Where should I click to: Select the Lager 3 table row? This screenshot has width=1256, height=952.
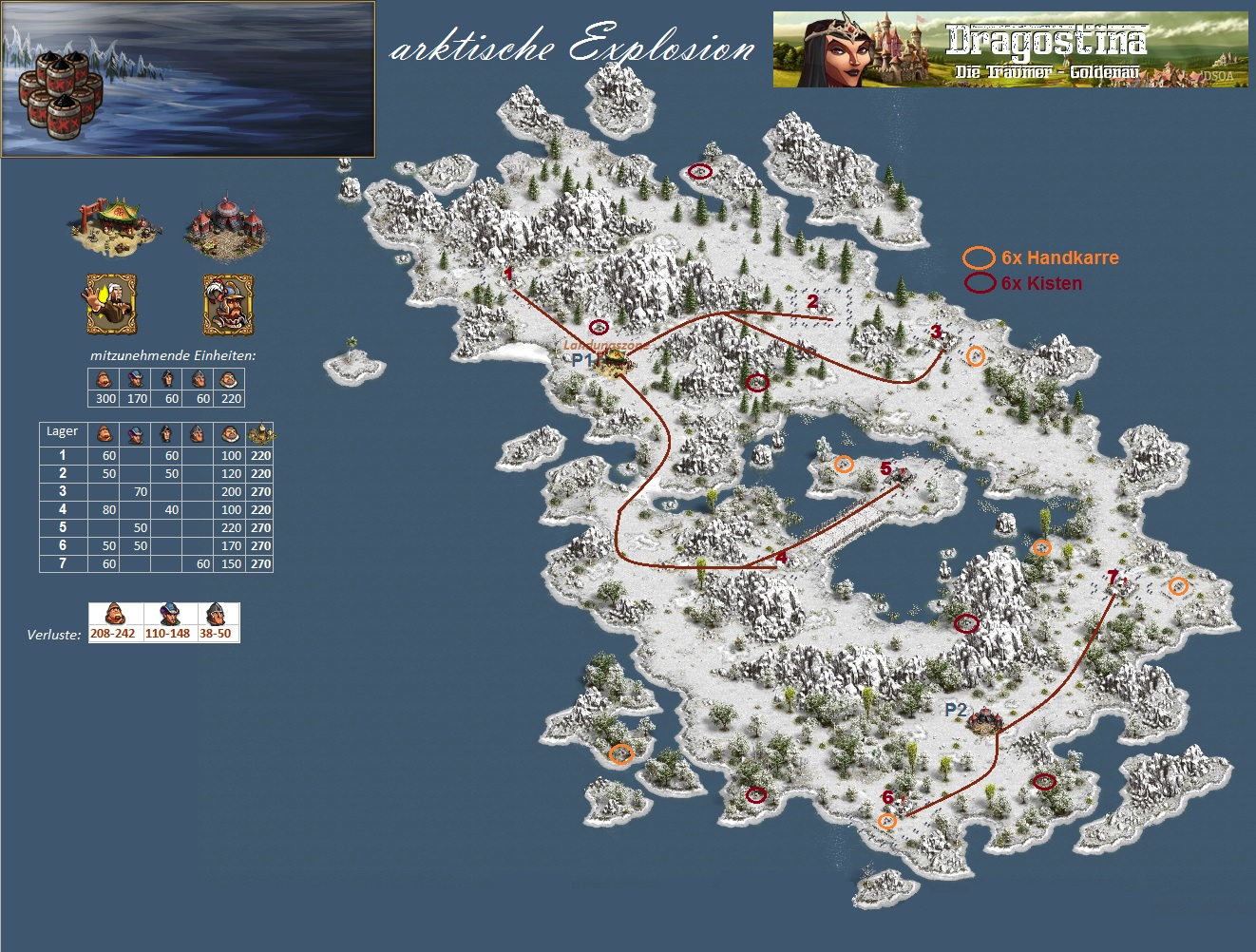coord(156,491)
